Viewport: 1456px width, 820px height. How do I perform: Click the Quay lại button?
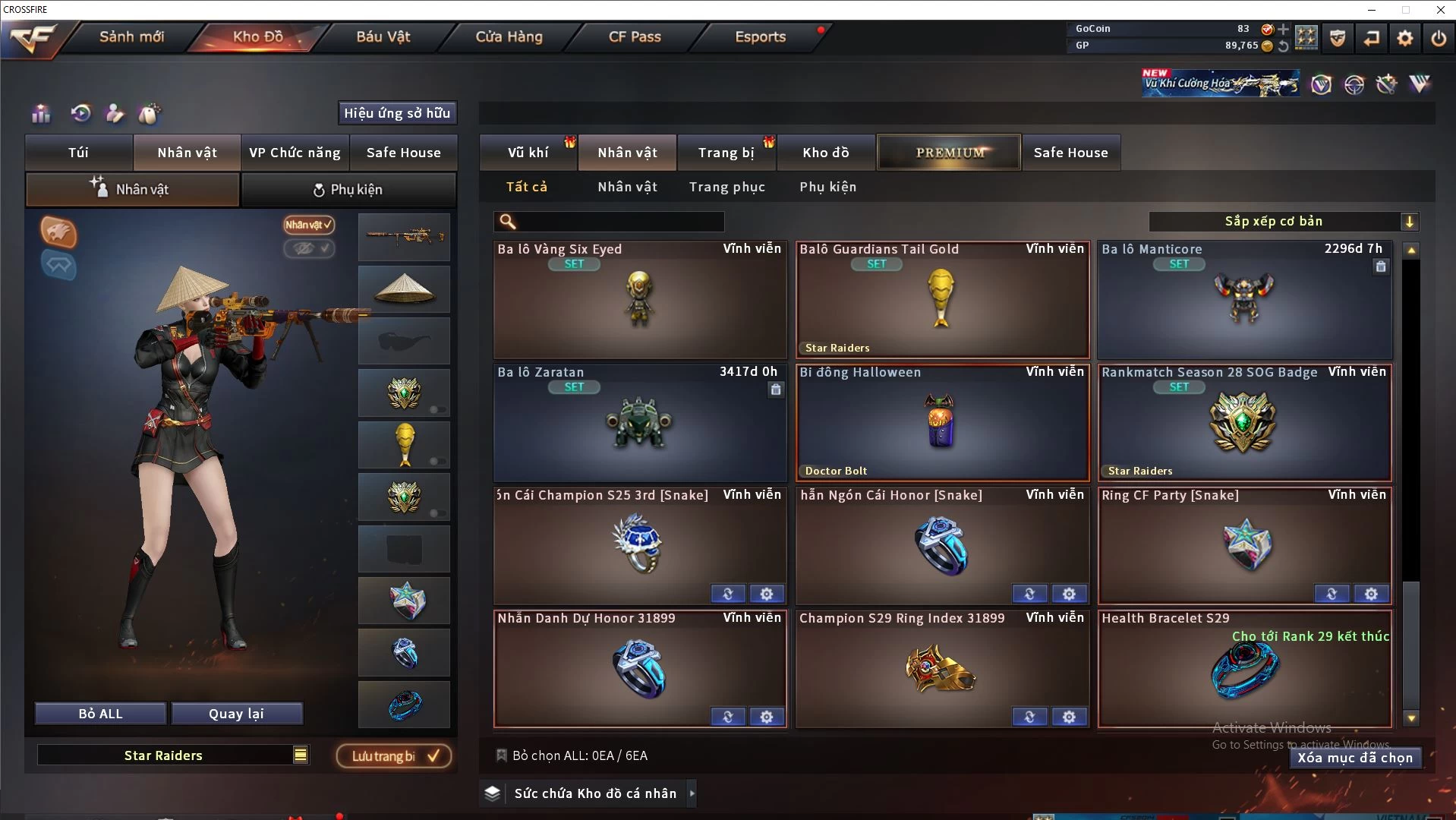(236, 714)
